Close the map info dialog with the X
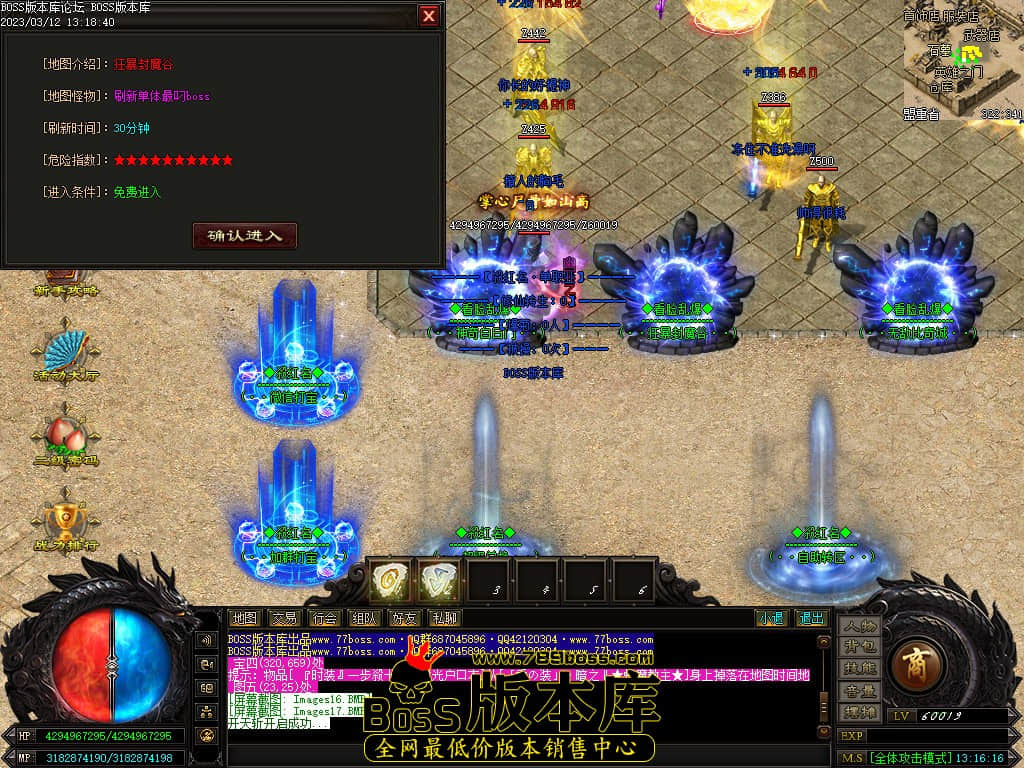 429,16
